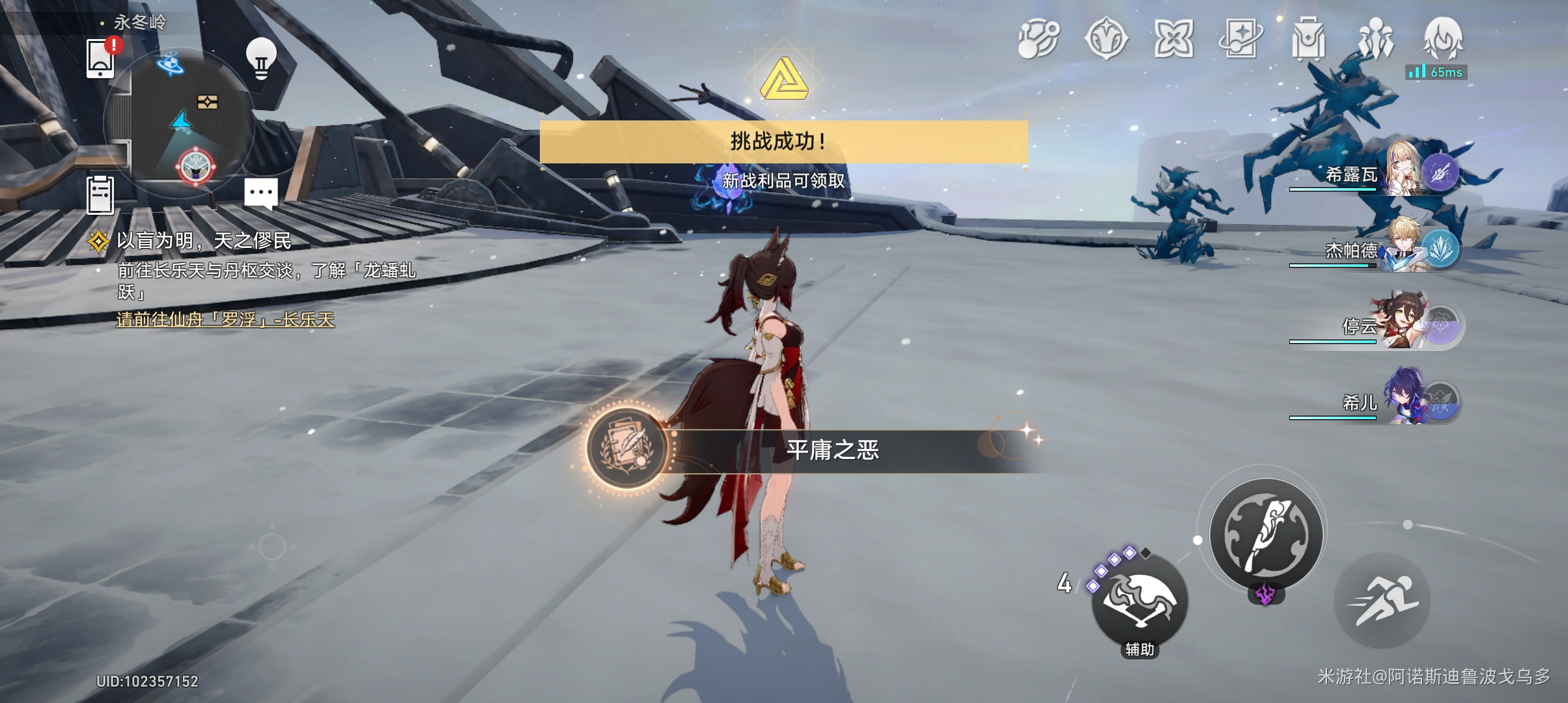Open the star card with orbit icon
Screen dimensions: 1568x703
click(x=1240, y=39)
